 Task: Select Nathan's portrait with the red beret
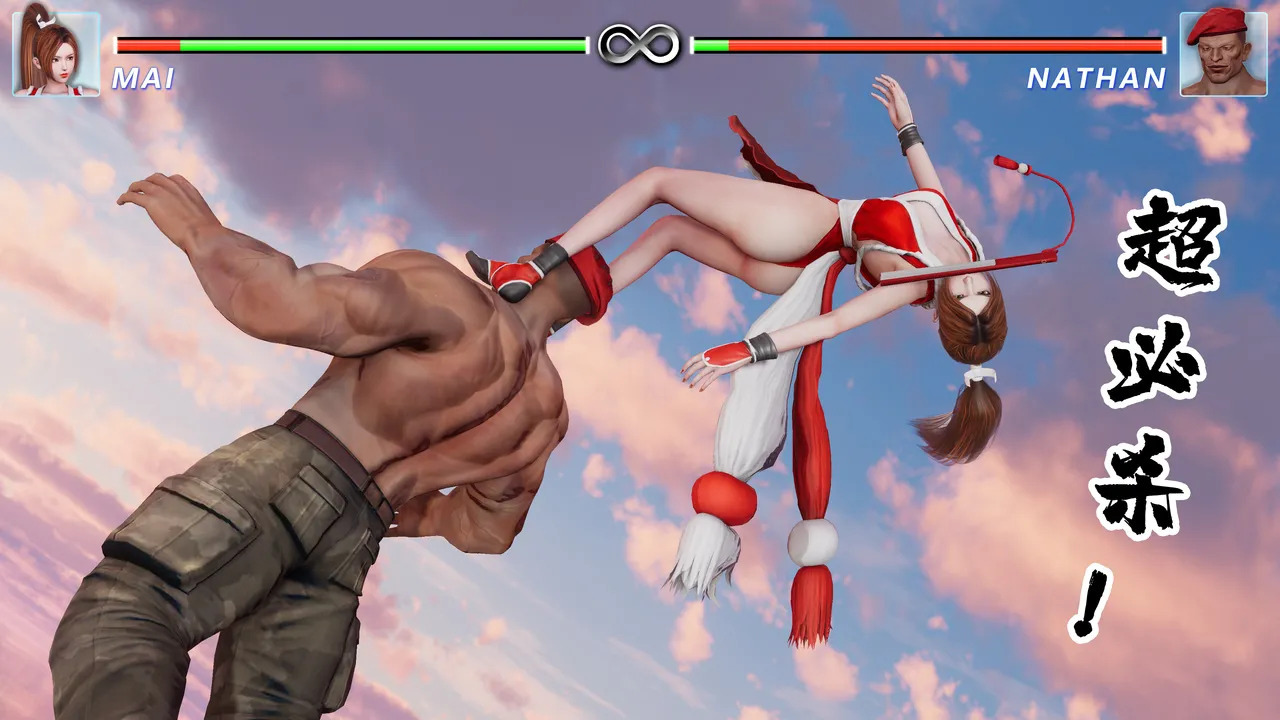coord(1223,54)
